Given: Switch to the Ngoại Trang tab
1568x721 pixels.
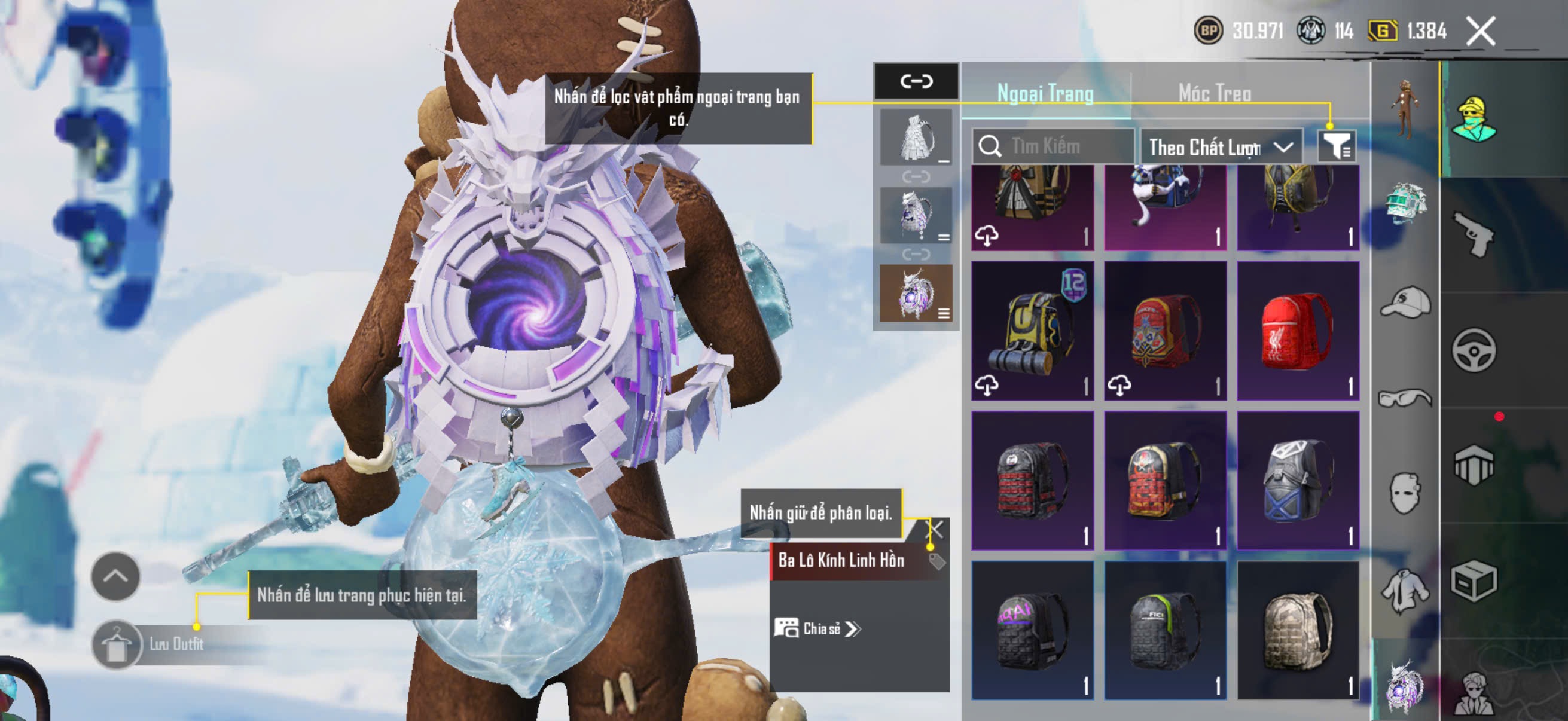Looking at the screenshot, I should click(1045, 94).
